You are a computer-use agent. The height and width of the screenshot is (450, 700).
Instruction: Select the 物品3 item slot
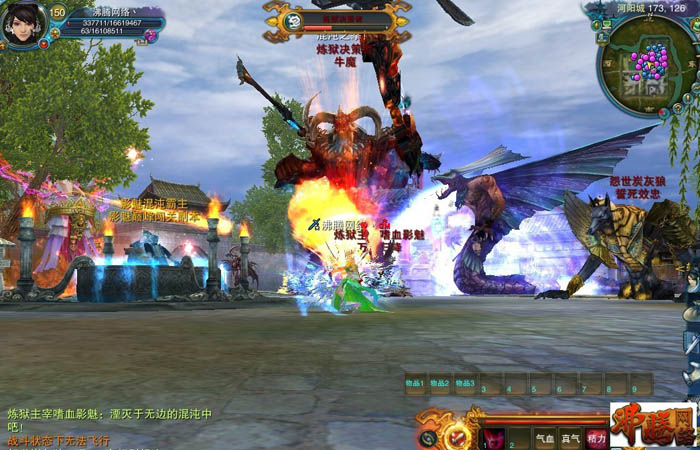(x=465, y=384)
